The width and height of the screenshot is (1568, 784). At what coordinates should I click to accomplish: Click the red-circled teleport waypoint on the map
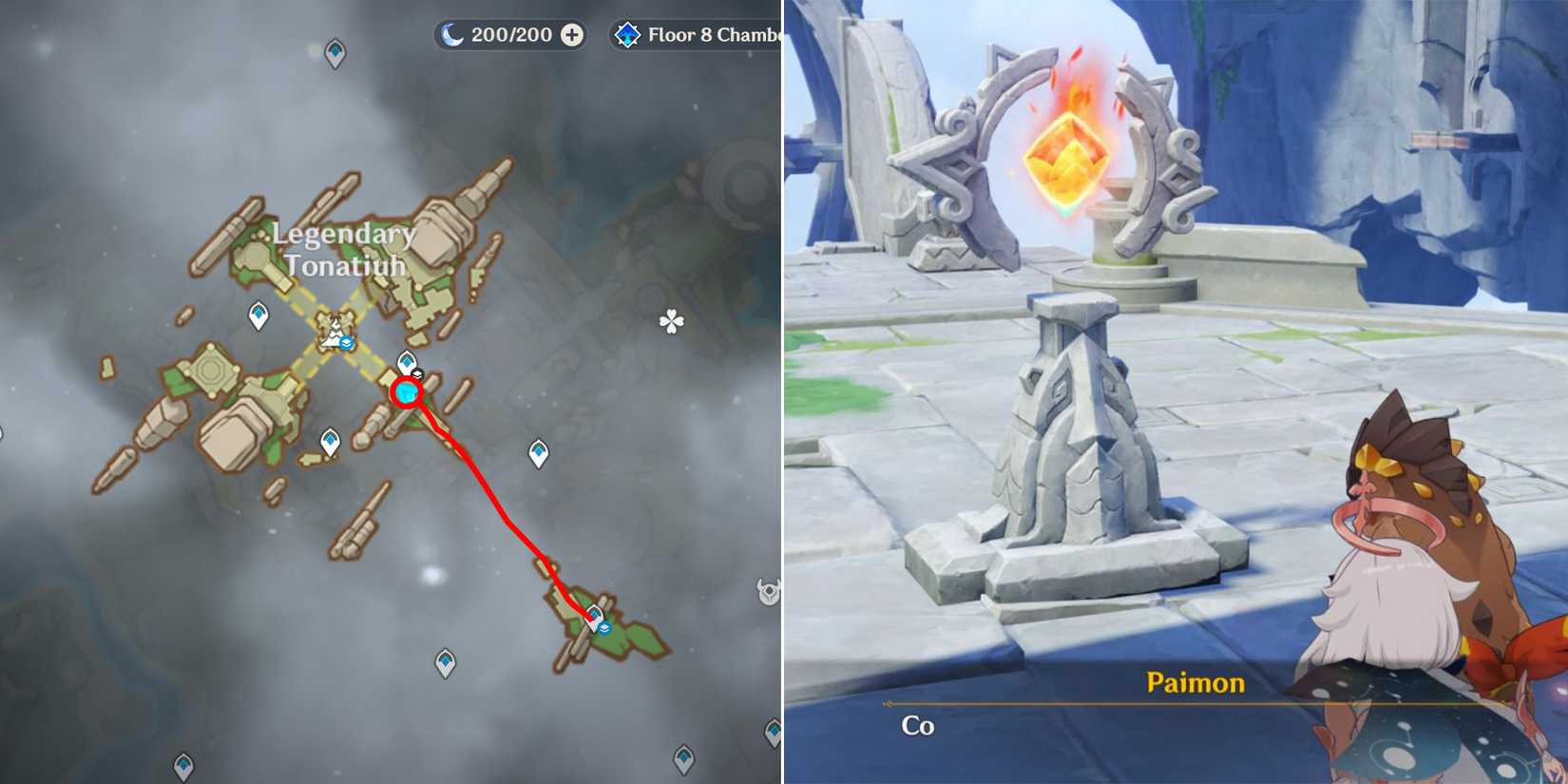pos(407,392)
